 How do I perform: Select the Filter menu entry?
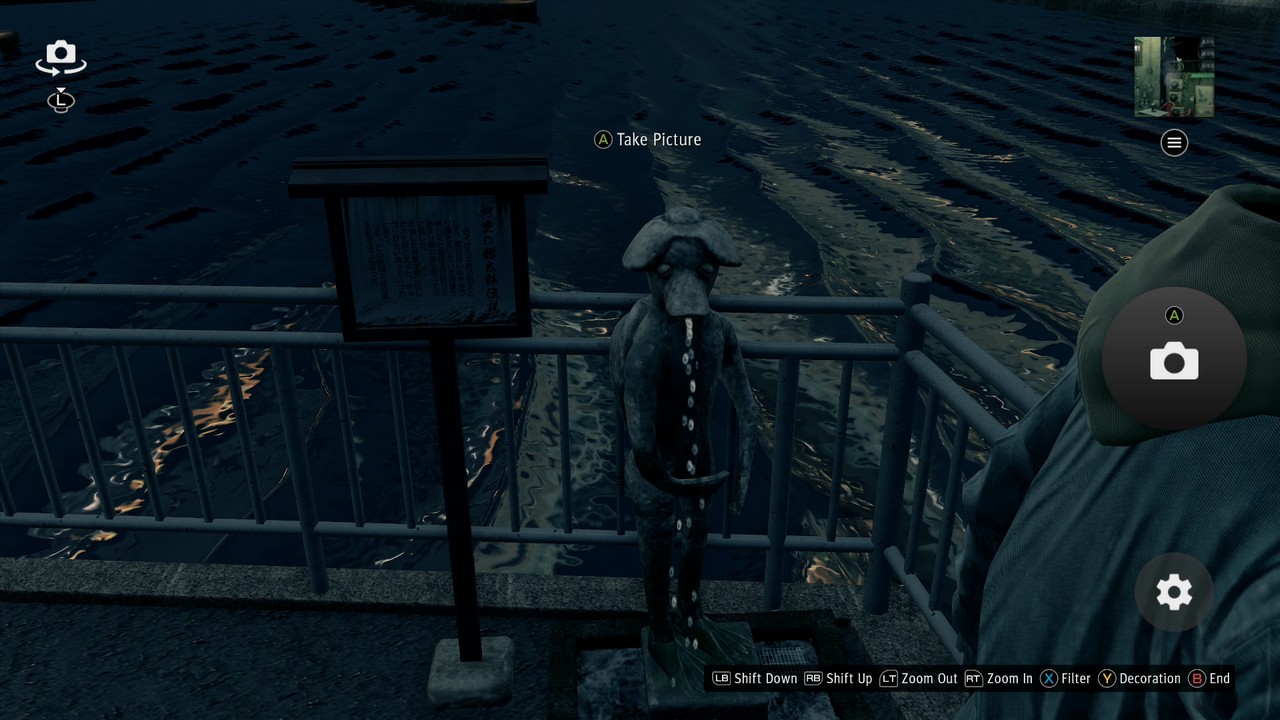coord(1075,678)
